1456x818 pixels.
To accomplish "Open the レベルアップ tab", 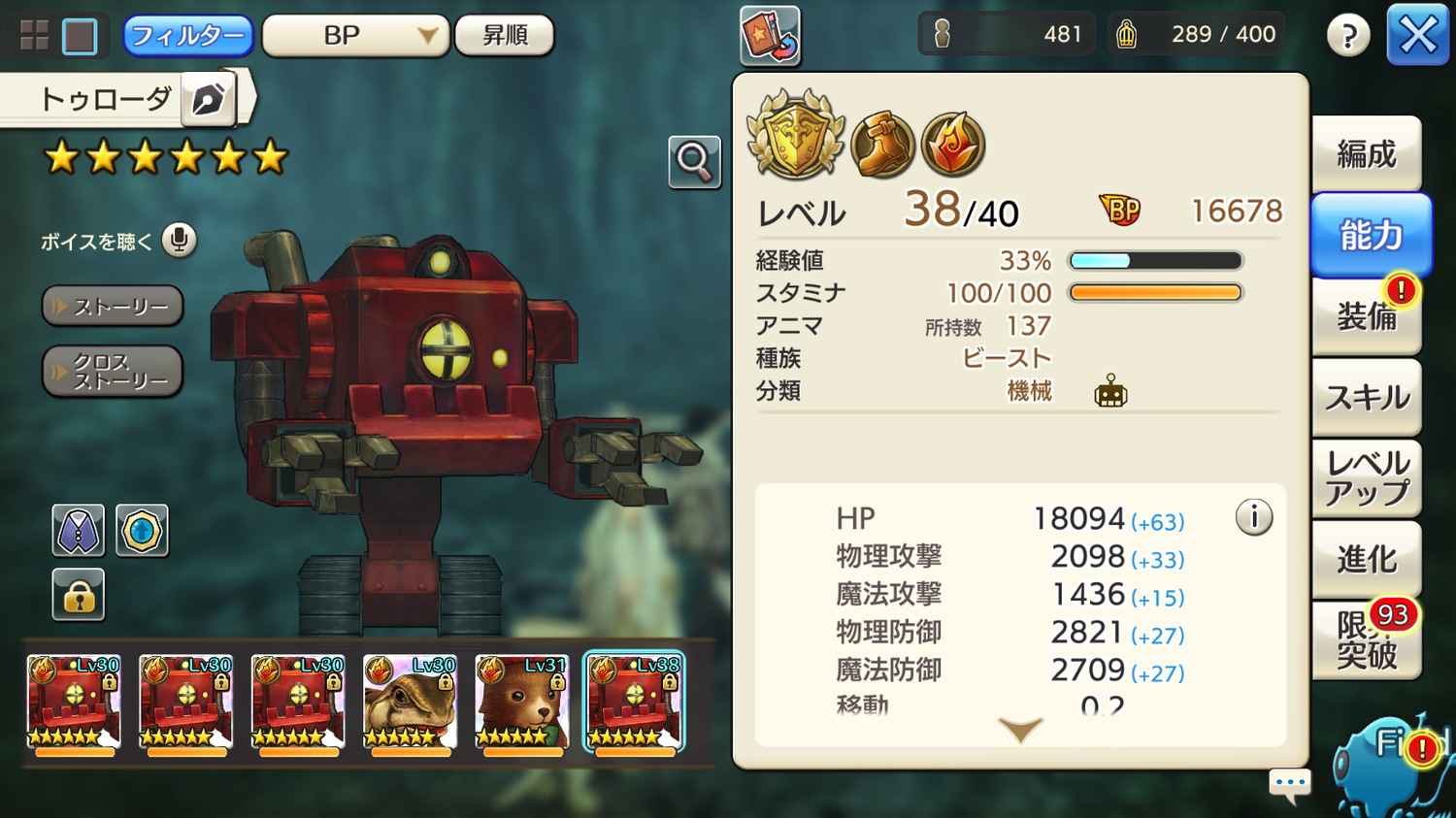I will click(x=1367, y=478).
